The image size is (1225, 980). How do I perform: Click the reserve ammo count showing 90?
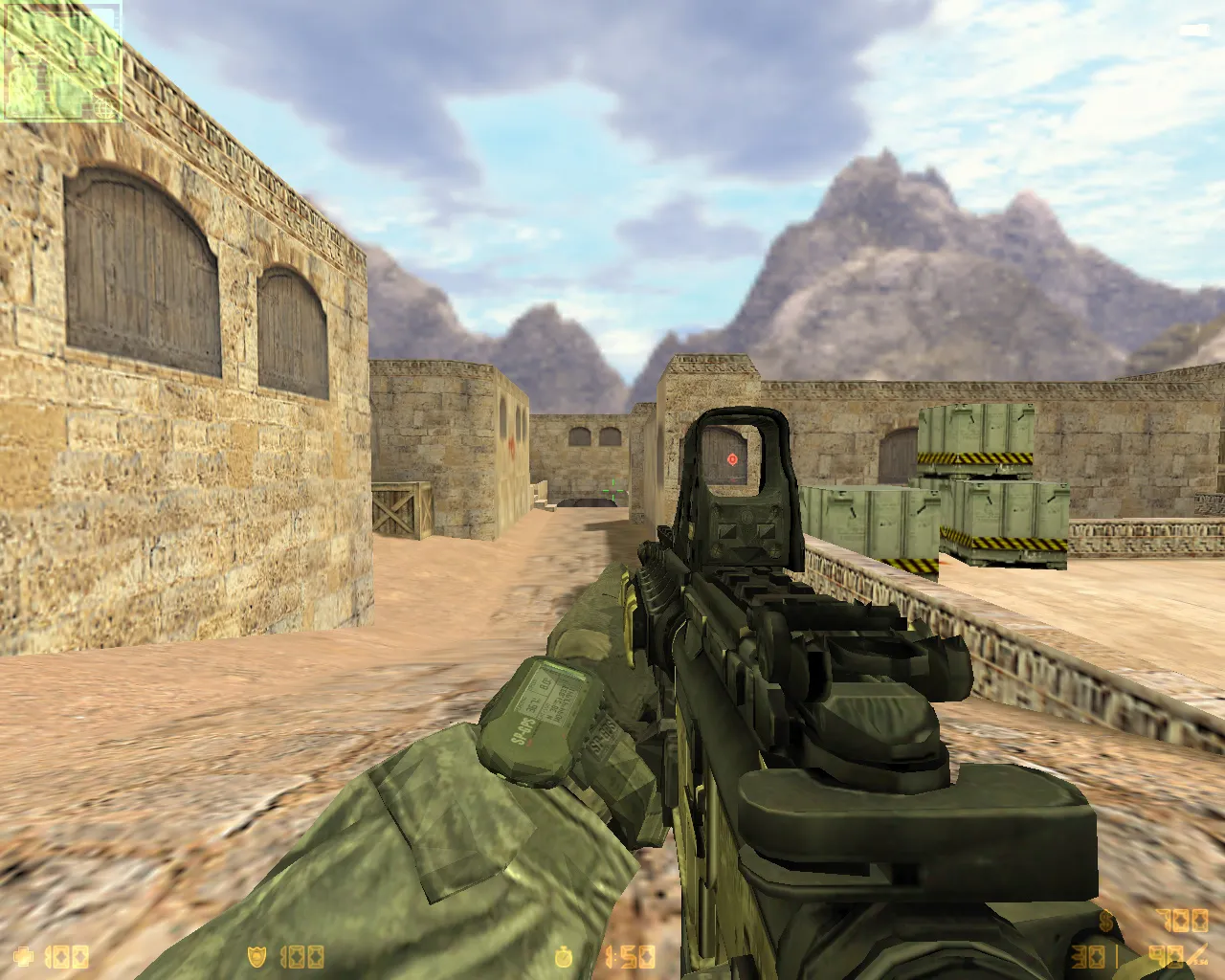(1166, 955)
